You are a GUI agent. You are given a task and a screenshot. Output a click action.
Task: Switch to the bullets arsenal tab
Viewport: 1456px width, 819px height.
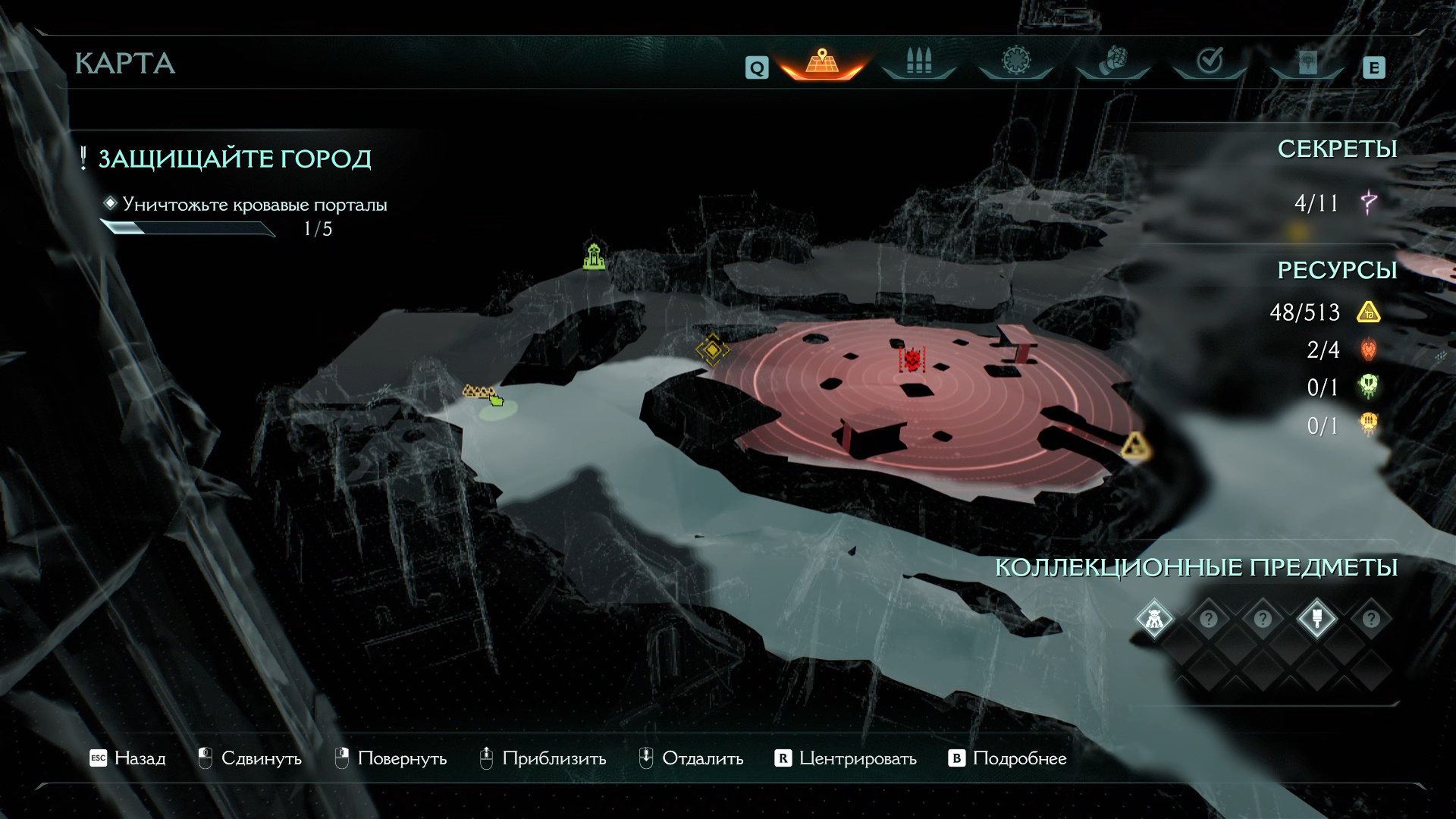click(x=918, y=61)
